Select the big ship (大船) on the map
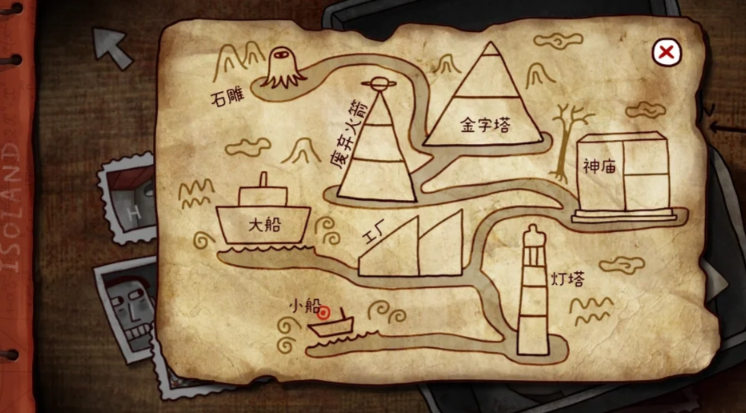Screen dimensions: 746x413 coord(264,217)
